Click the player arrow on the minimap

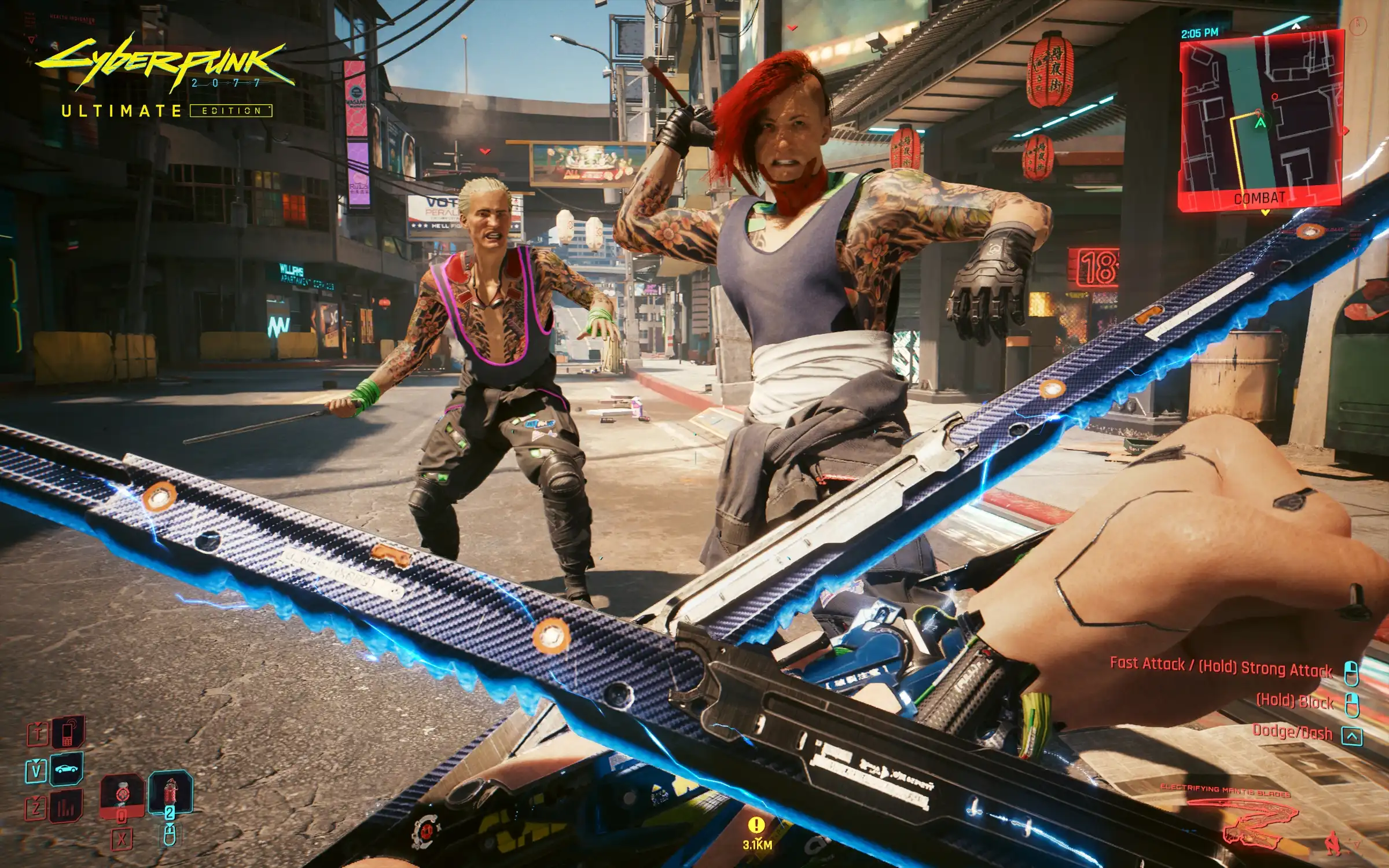1261,123
